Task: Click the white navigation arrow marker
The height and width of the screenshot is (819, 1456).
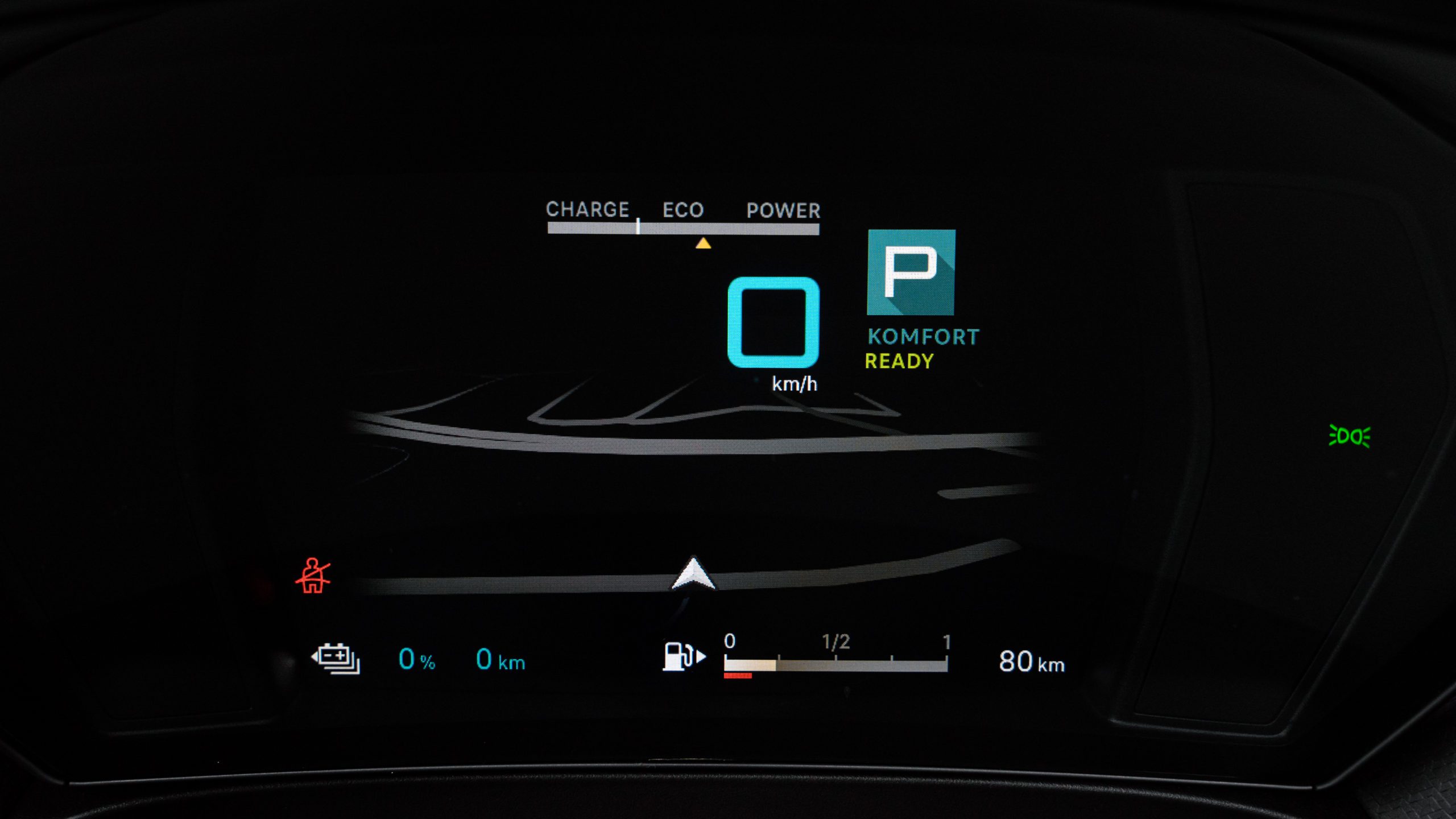Action: (x=693, y=574)
